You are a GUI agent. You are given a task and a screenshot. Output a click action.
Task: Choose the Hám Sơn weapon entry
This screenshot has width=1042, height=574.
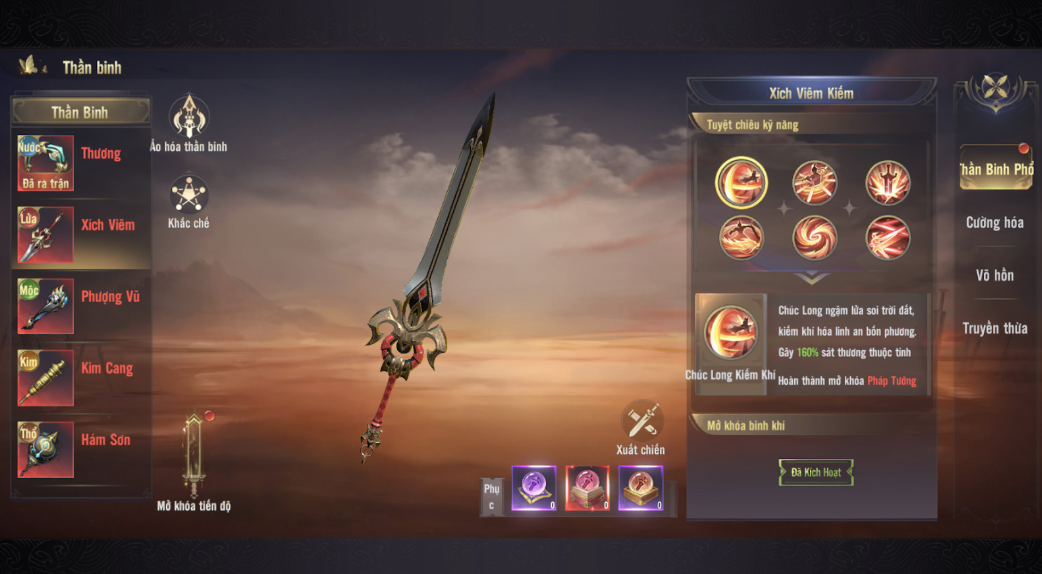tap(80, 448)
